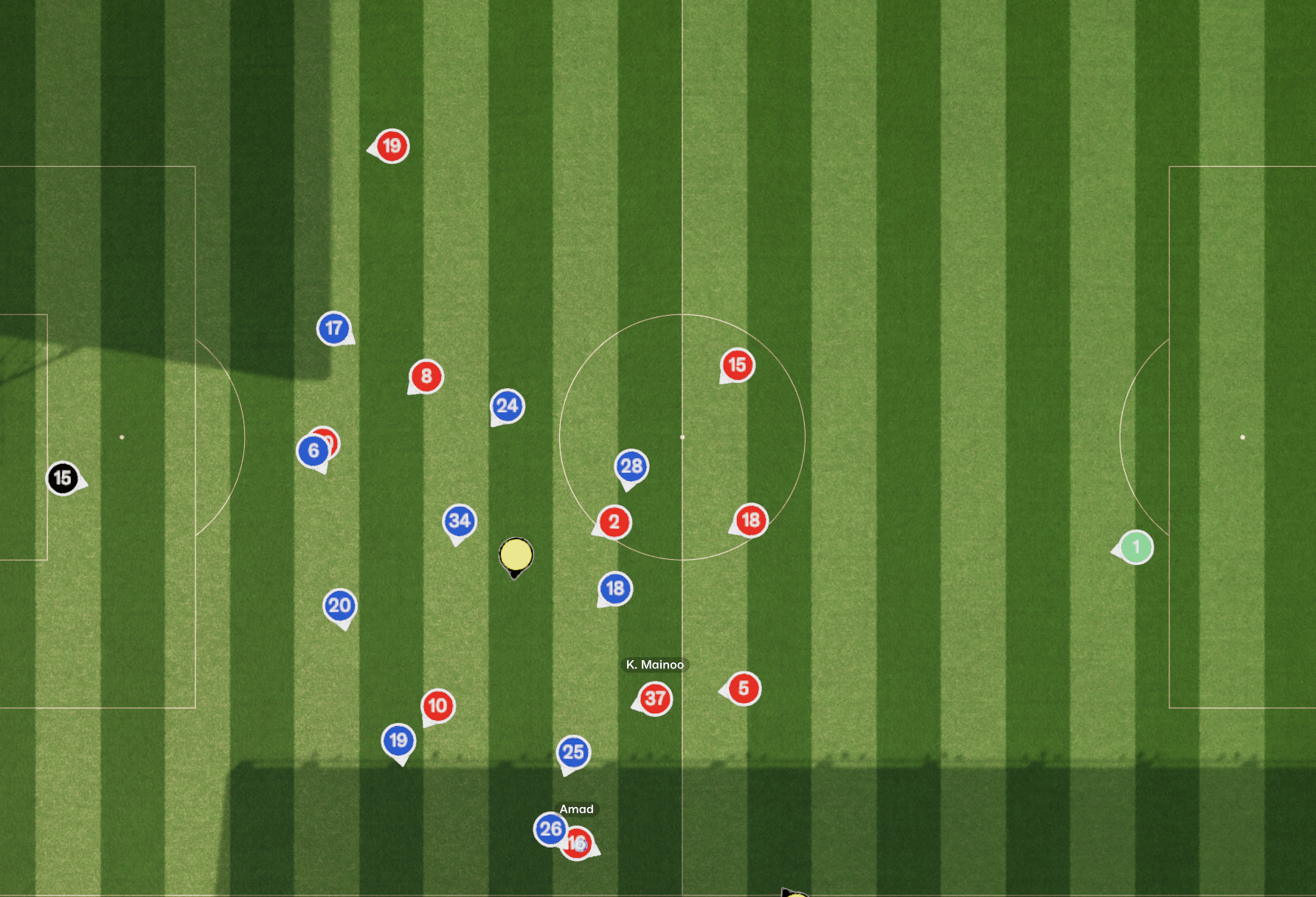Screen dimensions: 1316x897
Task: Select the black goalkeeper marker number 15
Action: (x=63, y=479)
